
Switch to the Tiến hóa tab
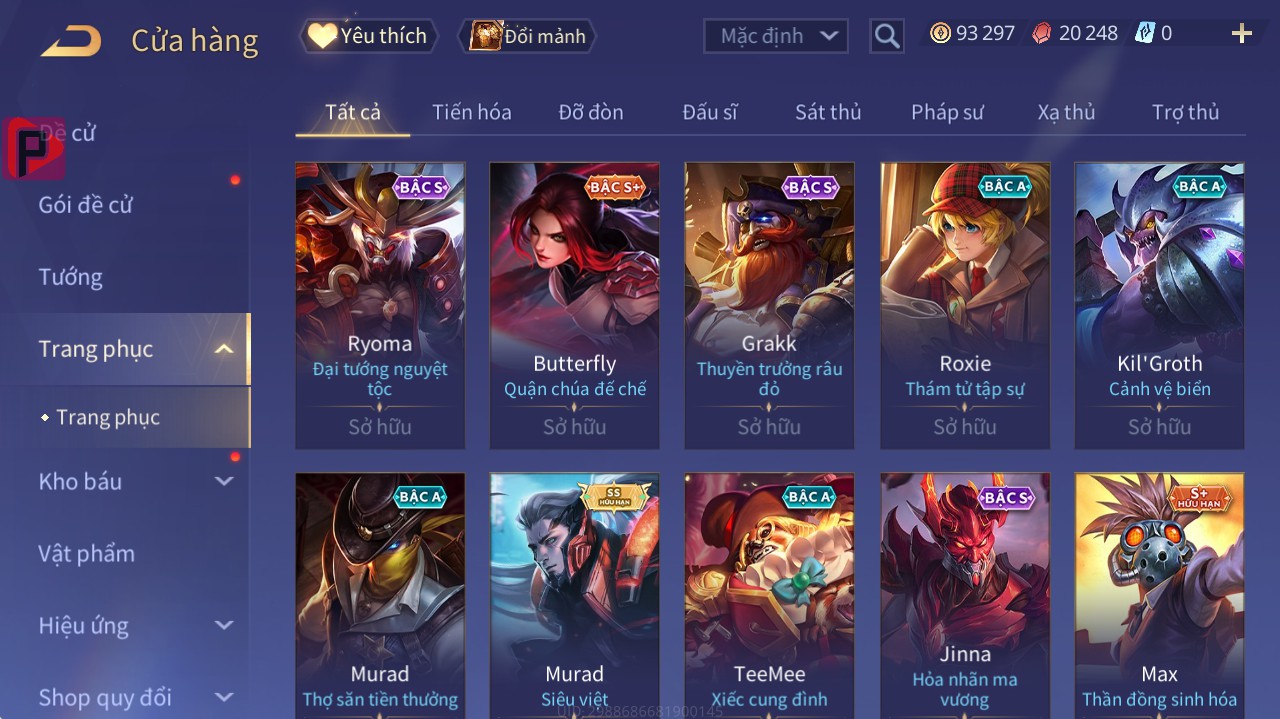coord(471,112)
